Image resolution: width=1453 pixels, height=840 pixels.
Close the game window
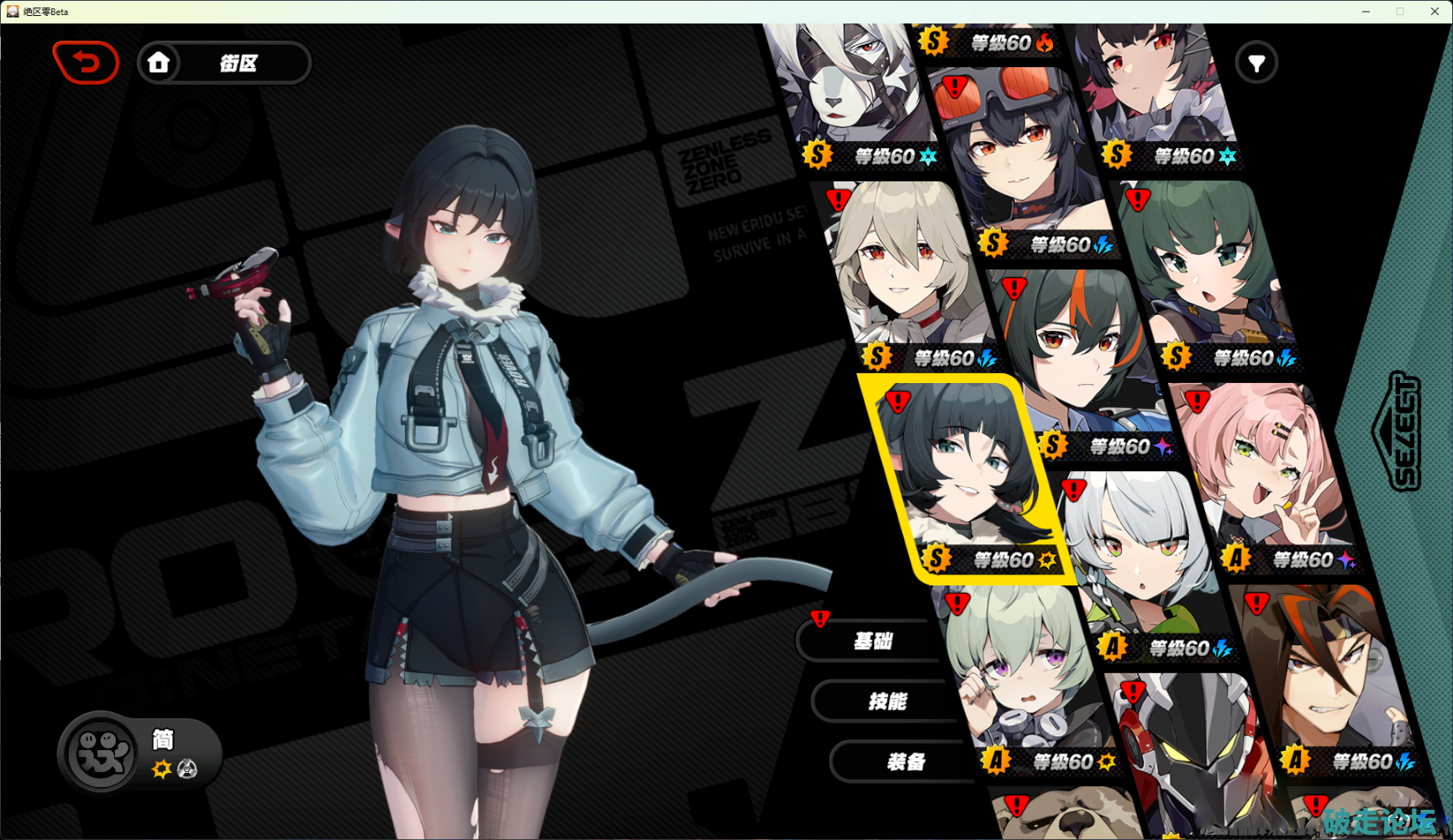pos(1435,11)
